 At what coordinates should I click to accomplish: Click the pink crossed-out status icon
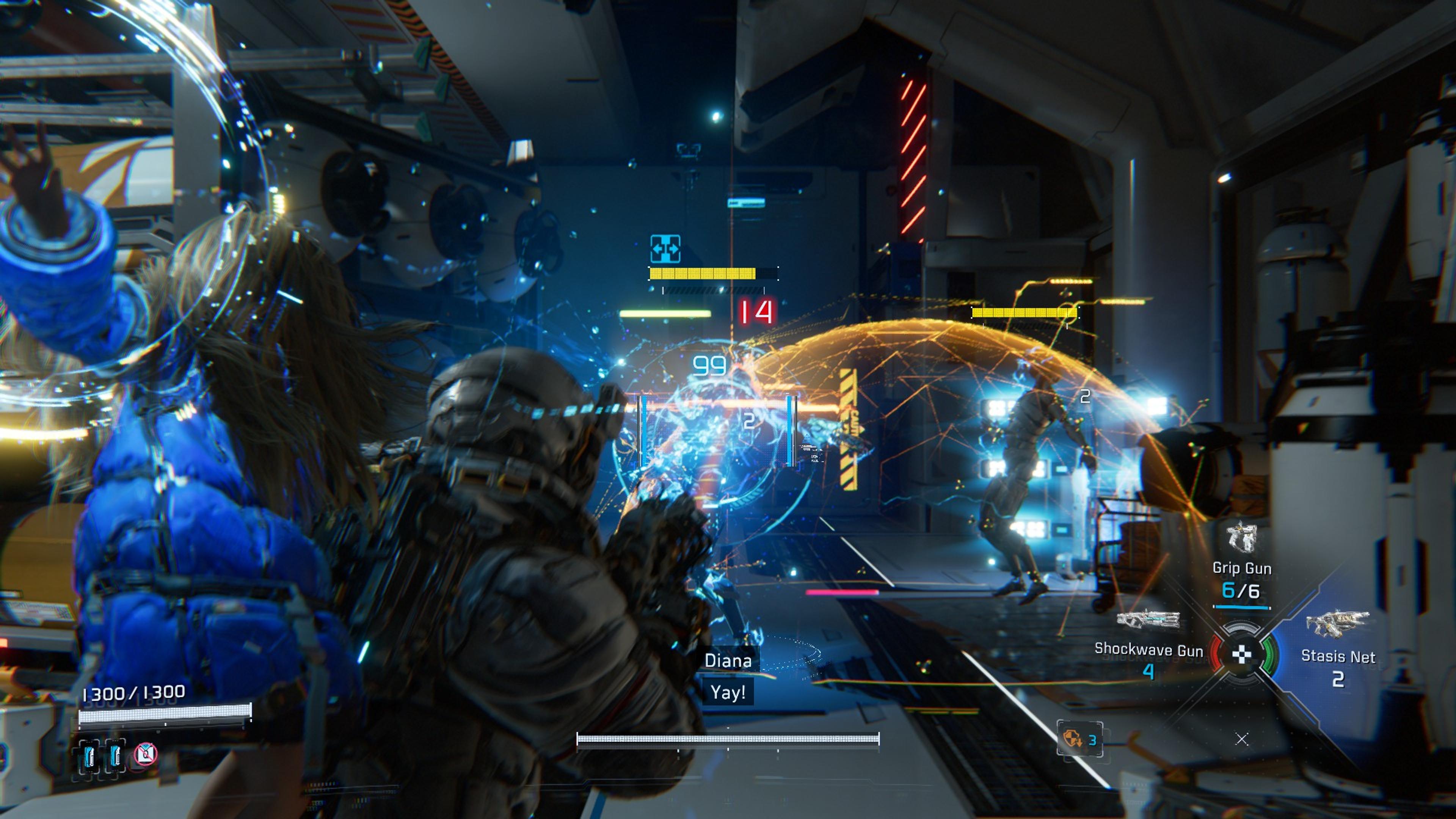click(146, 753)
